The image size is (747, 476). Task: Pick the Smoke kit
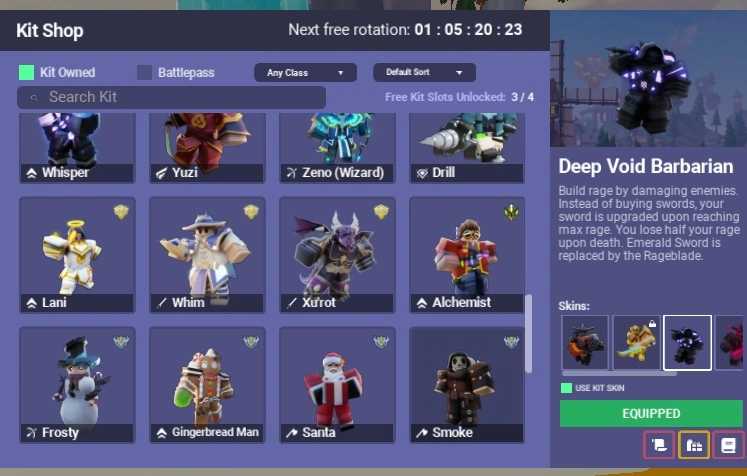coord(467,385)
